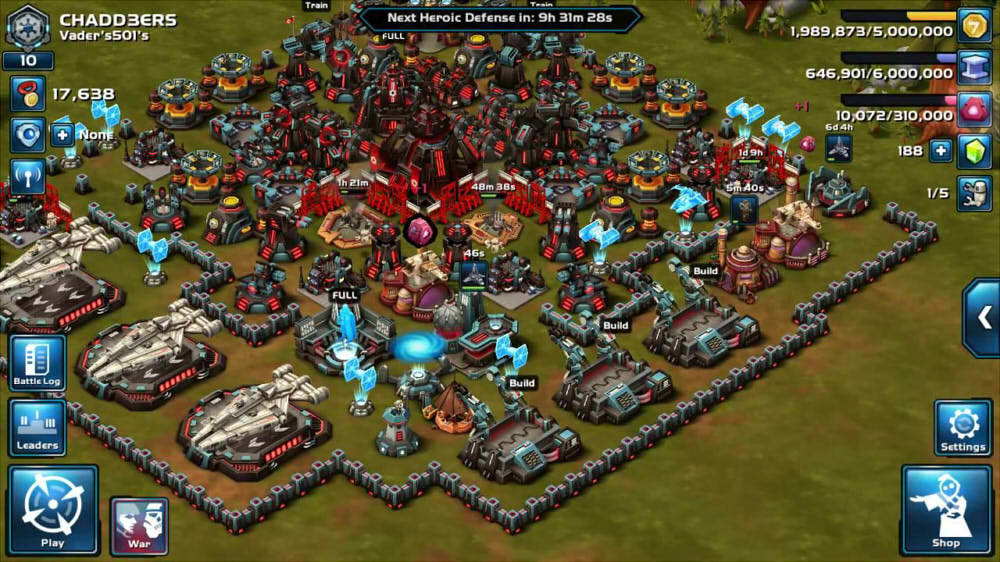Open the Shop
This screenshot has width=1000, height=562.
pyautogui.click(x=945, y=510)
